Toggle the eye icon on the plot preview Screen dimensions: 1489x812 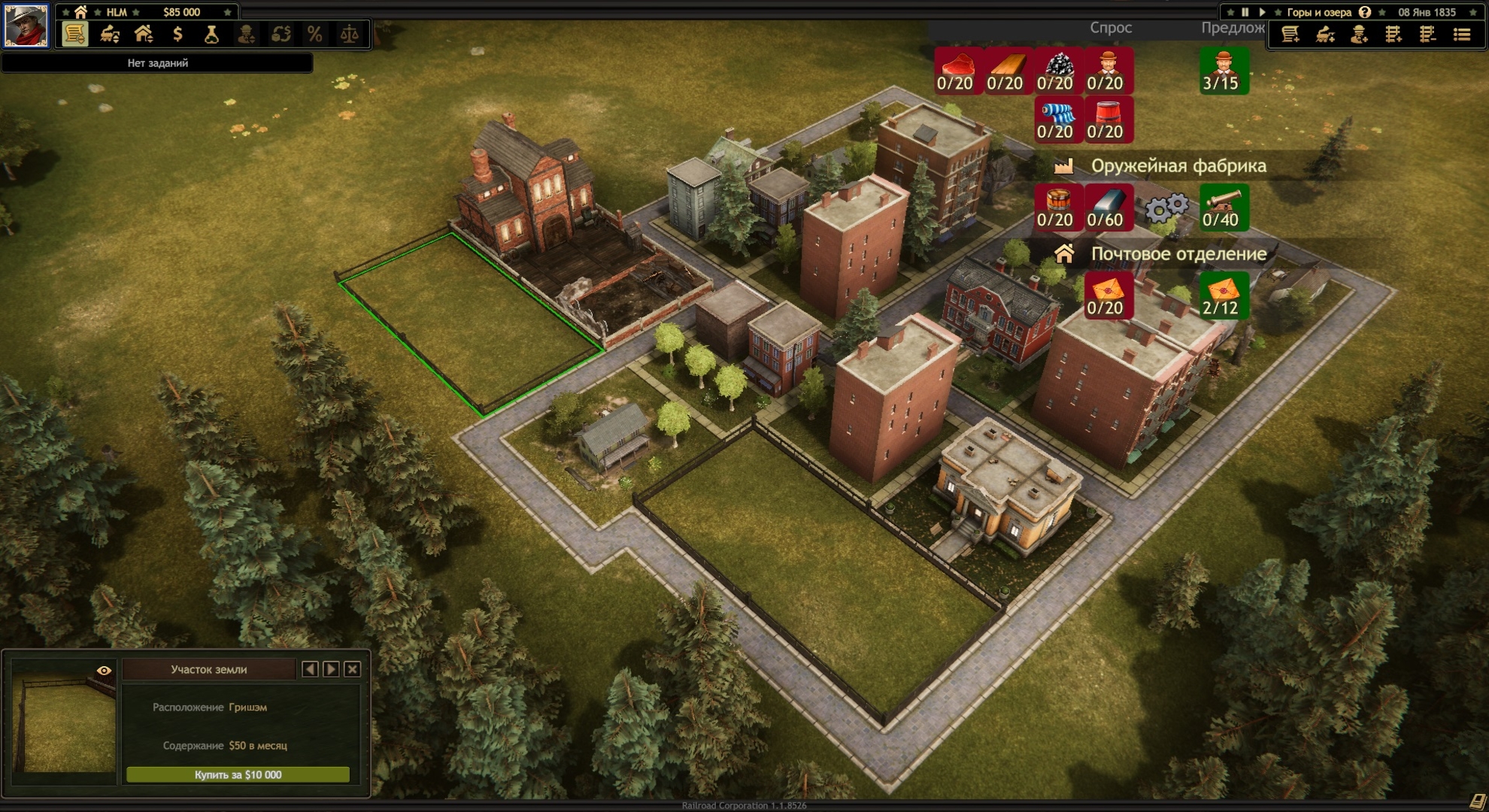tap(104, 670)
